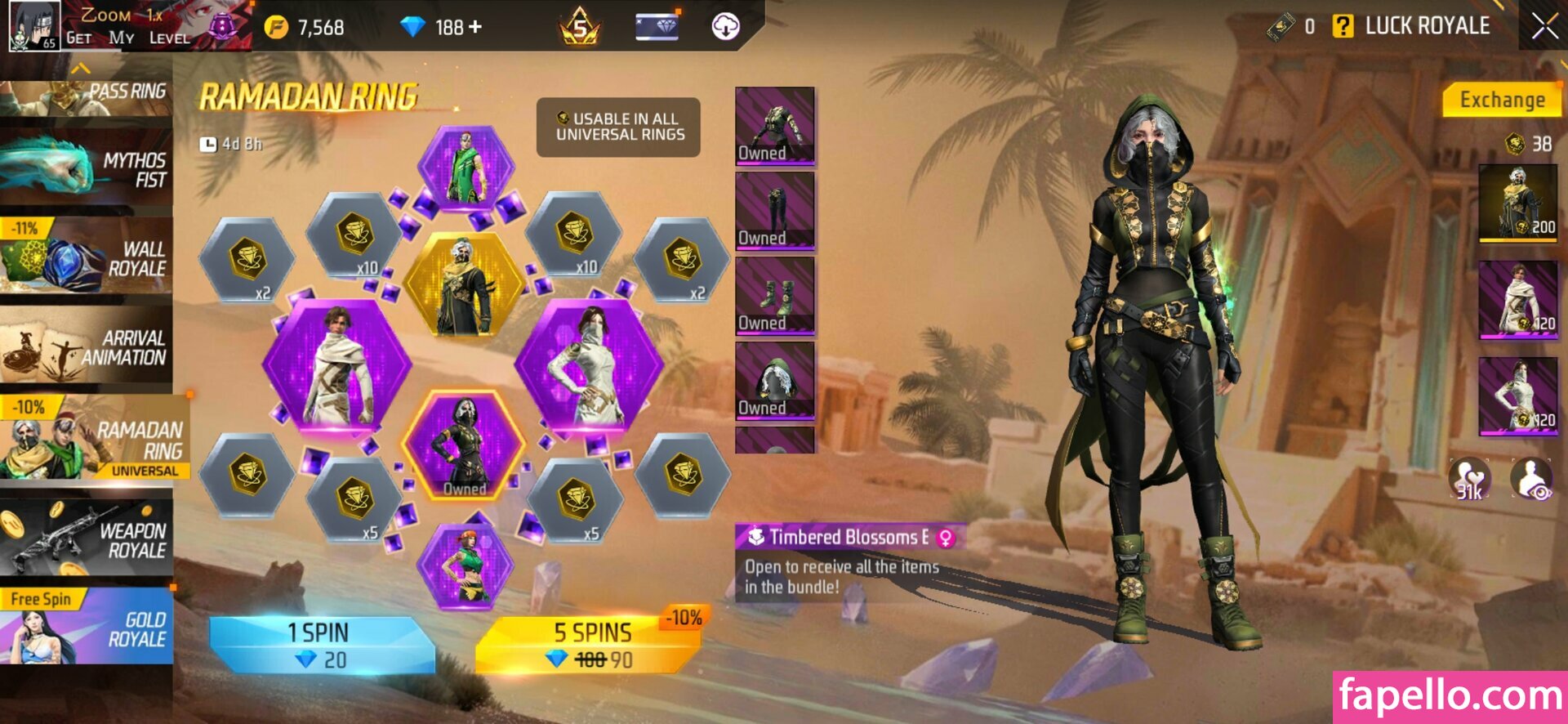Open Arrival Animation tab
Screen dimensions: 1568x724
(87, 347)
